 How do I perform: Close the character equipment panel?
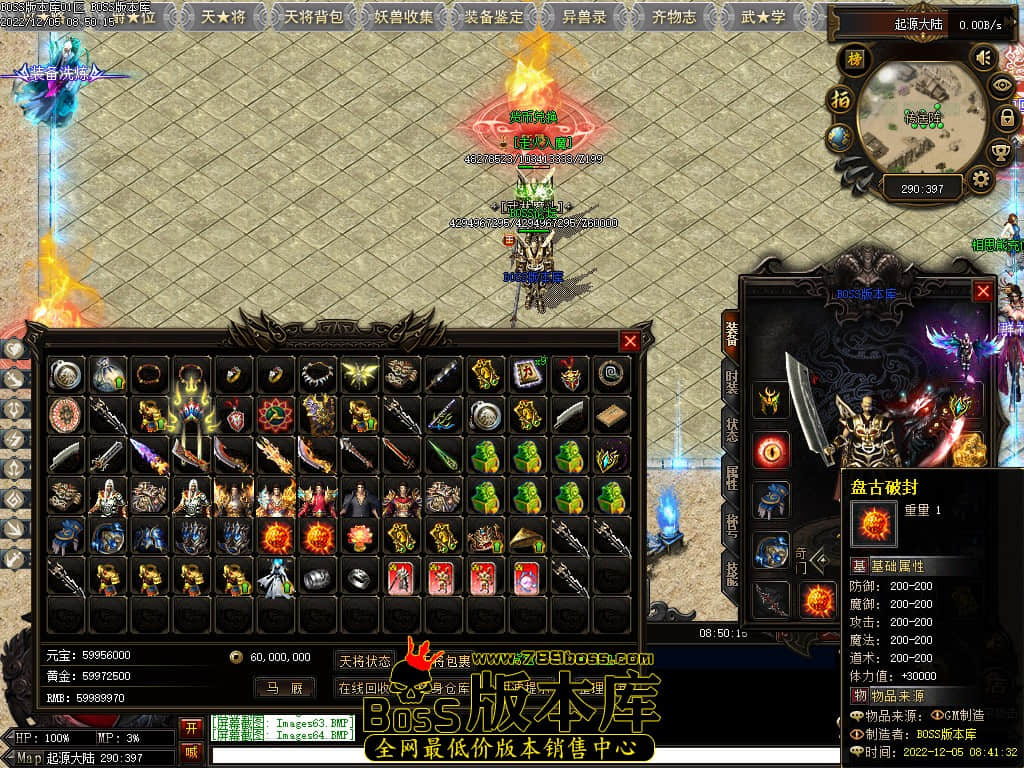coord(984,291)
